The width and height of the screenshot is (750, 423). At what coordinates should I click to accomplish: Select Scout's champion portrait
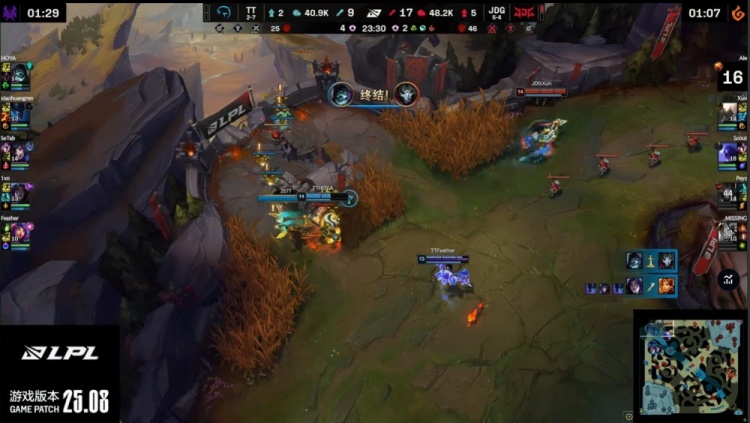(x=729, y=154)
